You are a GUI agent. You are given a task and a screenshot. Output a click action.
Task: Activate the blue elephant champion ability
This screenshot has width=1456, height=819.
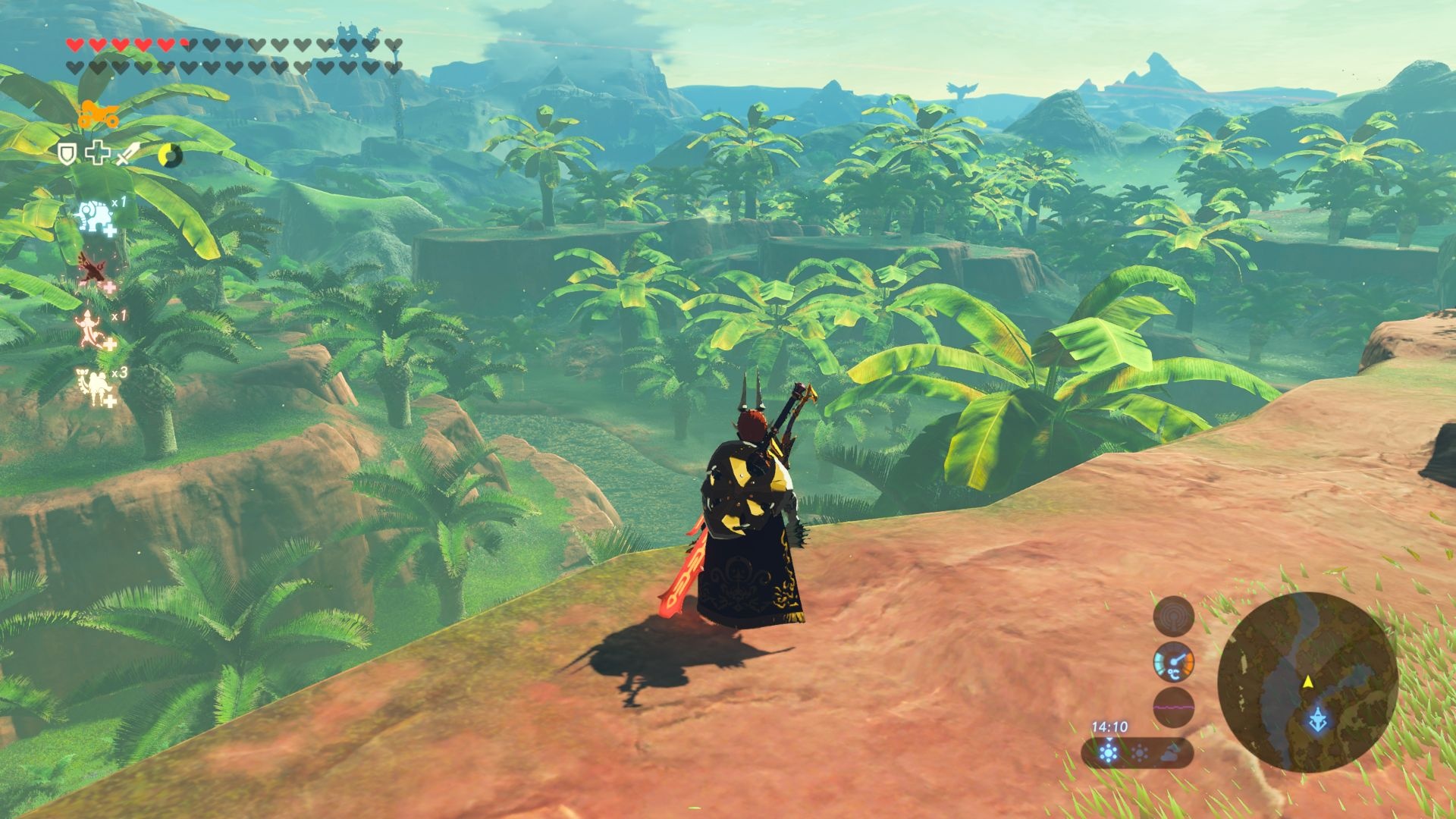point(96,216)
